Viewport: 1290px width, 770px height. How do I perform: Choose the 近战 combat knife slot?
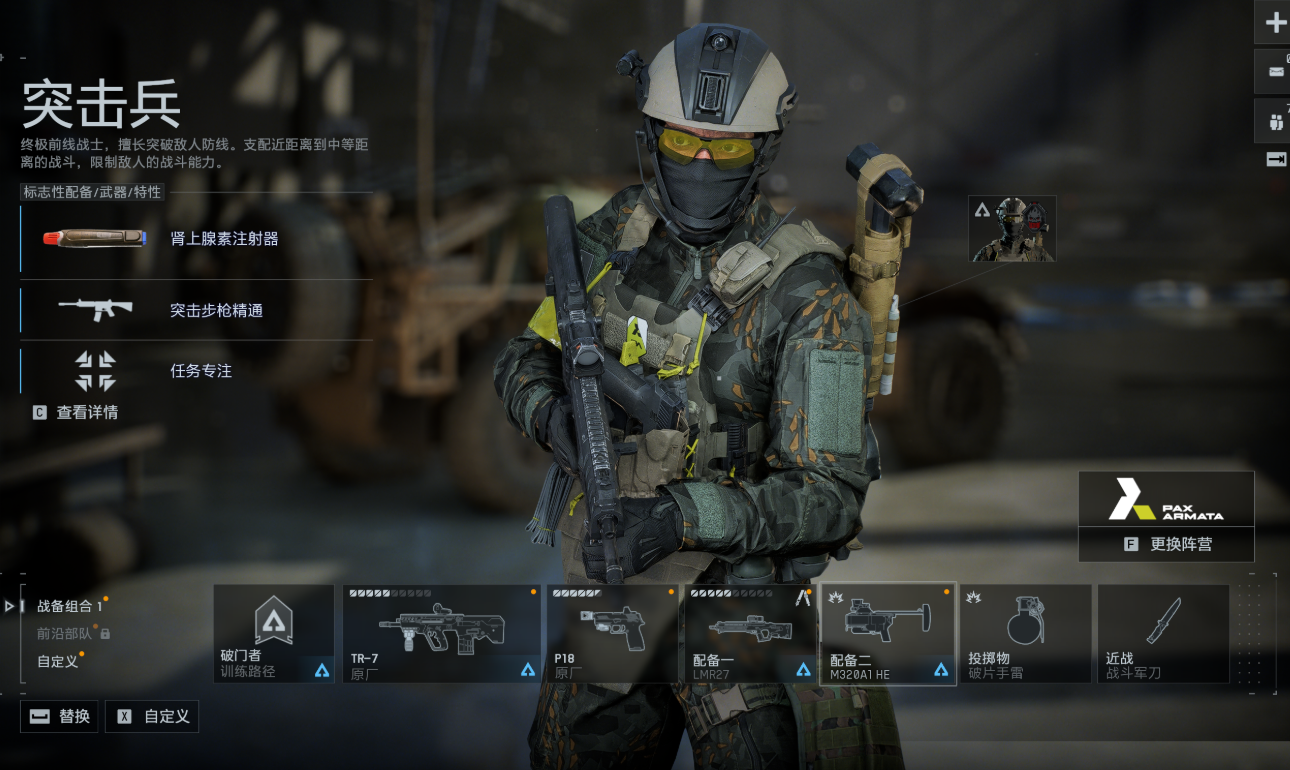pyautogui.click(x=1163, y=633)
